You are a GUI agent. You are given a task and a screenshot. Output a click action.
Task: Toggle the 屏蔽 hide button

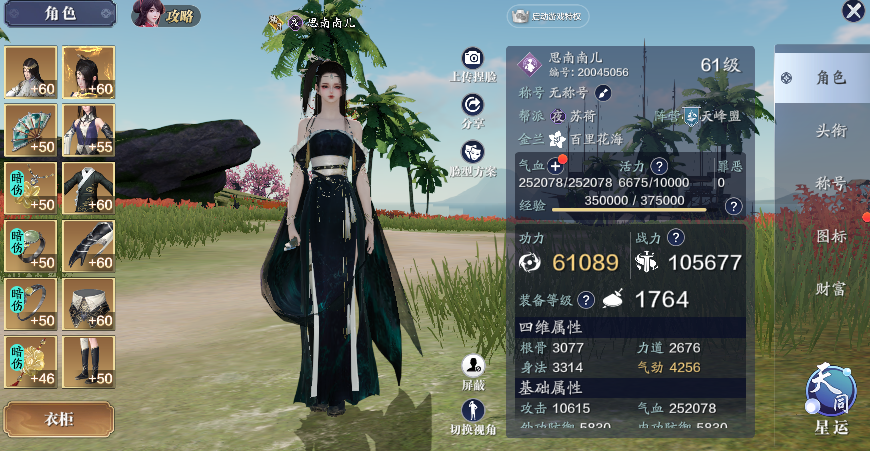point(473,366)
